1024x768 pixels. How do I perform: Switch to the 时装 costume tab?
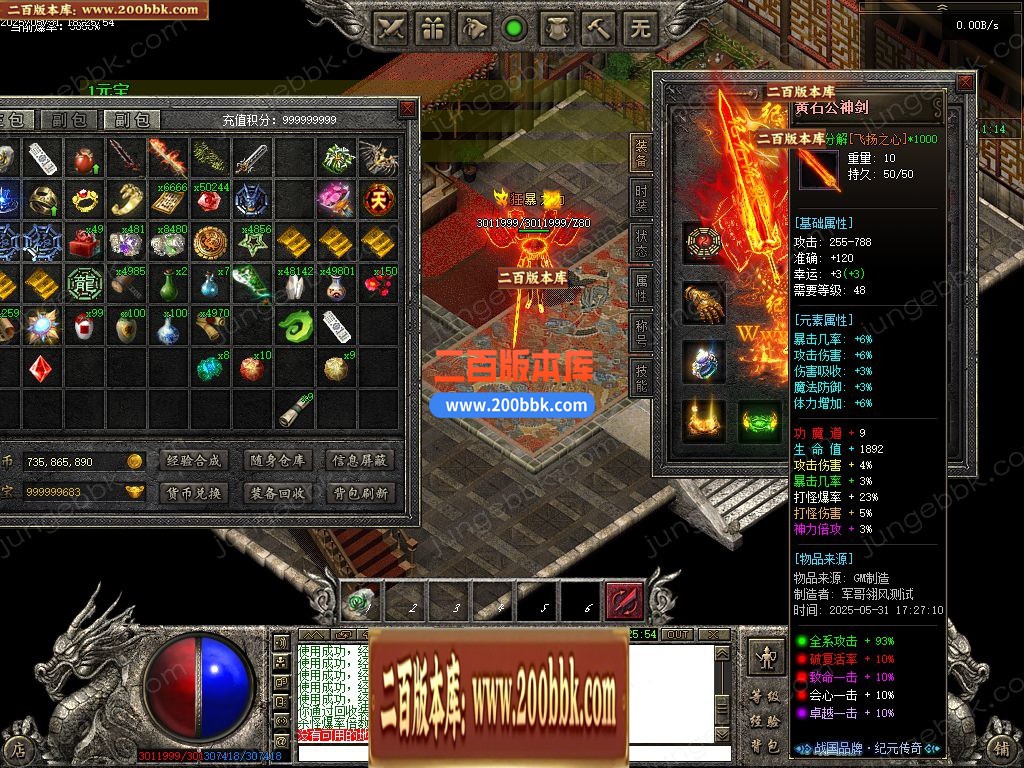641,197
